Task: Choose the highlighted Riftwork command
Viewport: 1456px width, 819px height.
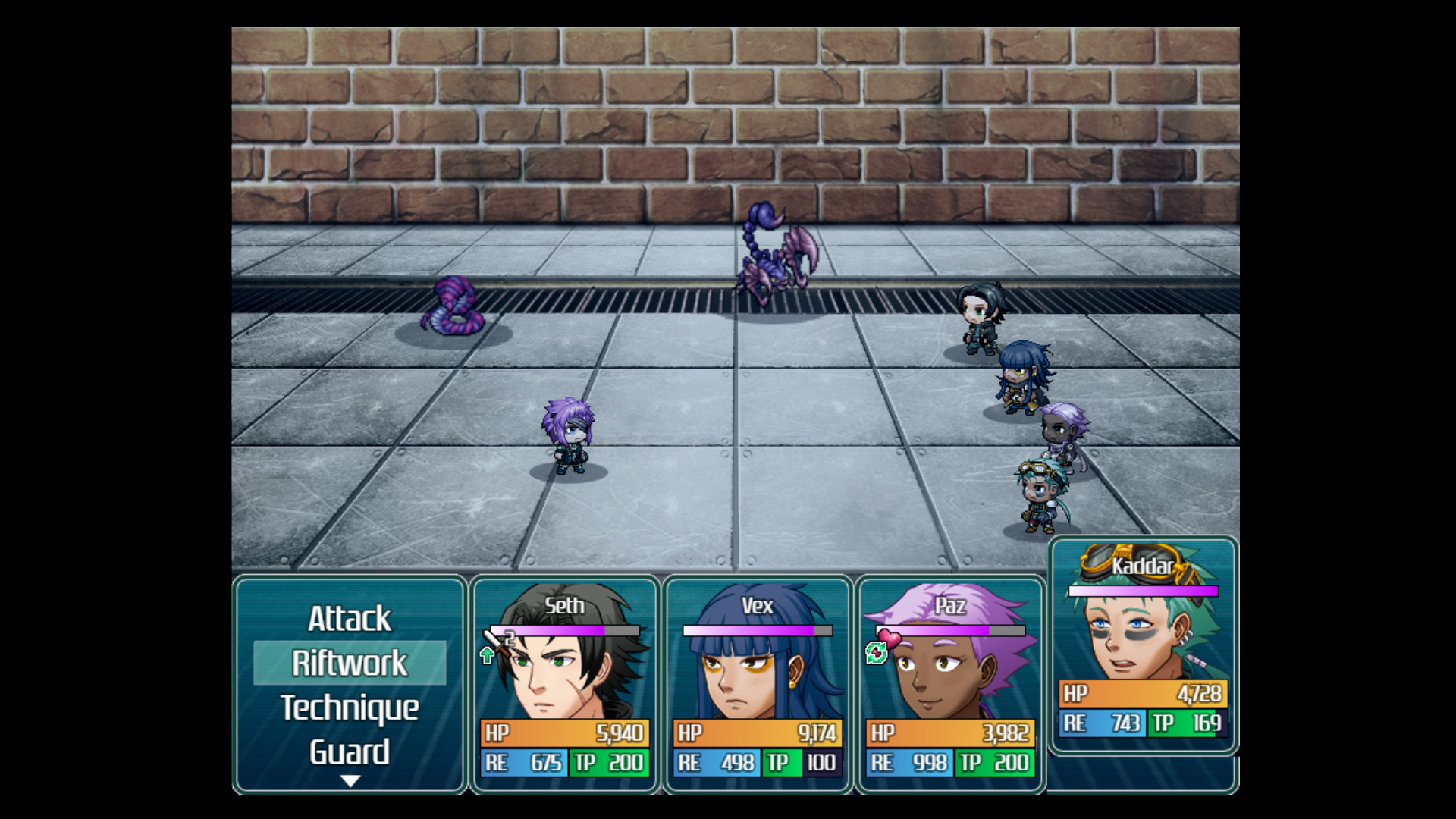Action: coord(350,663)
